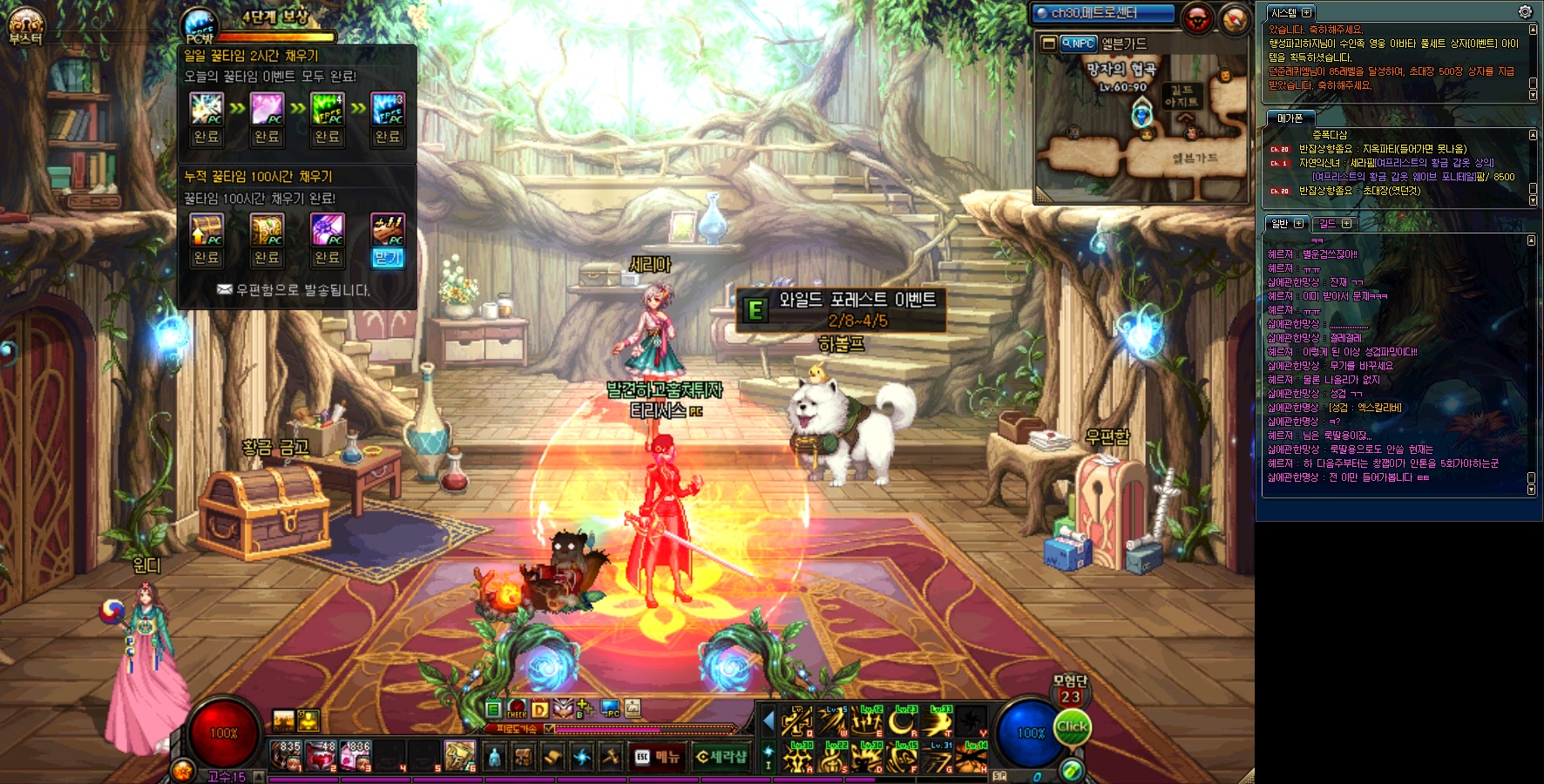The width and height of the screenshot is (1544, 784).
Task: Click the compass icon above the minimap
Action: (1235, 19)
